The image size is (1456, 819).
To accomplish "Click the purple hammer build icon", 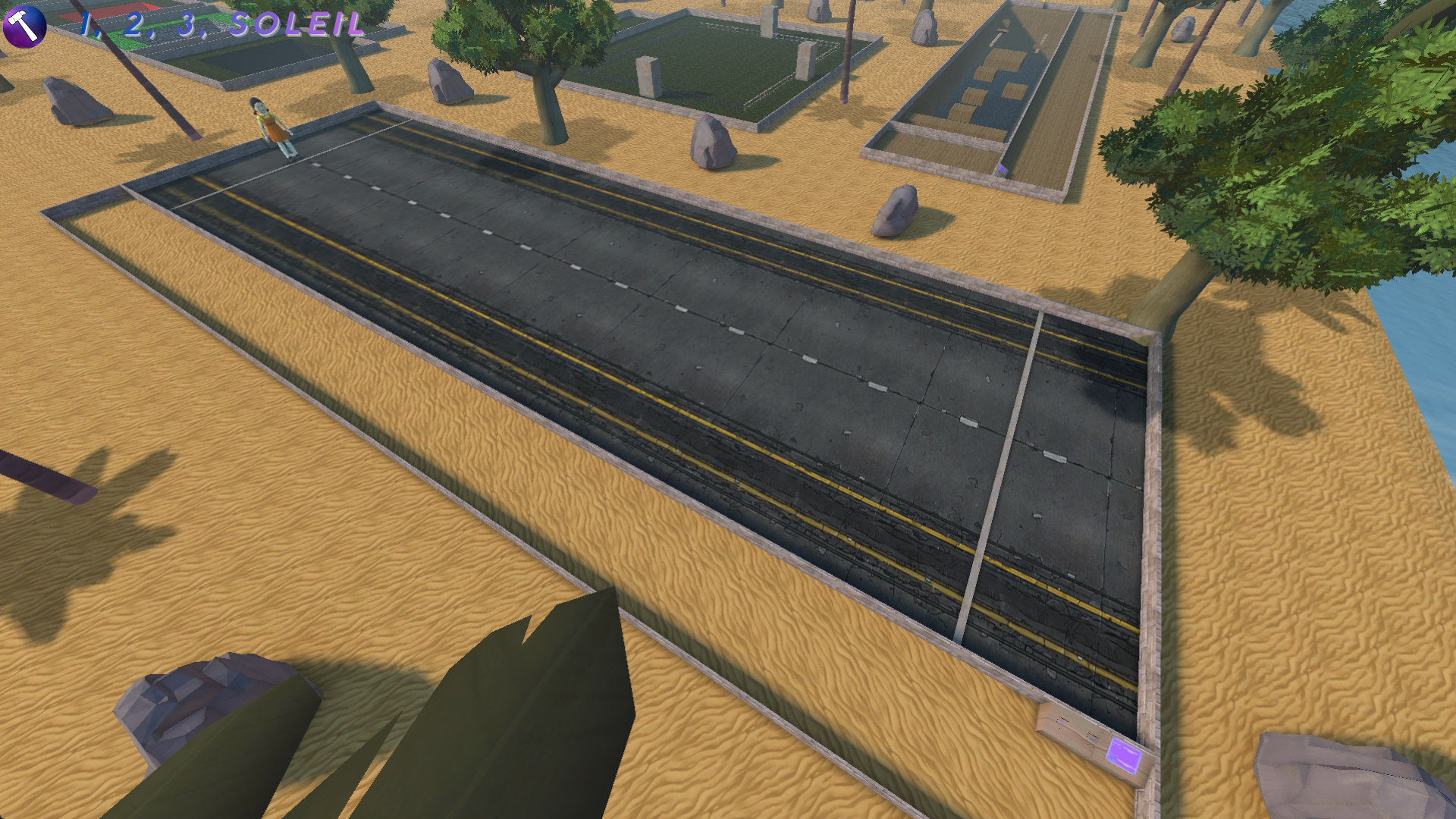I will 24,26.
